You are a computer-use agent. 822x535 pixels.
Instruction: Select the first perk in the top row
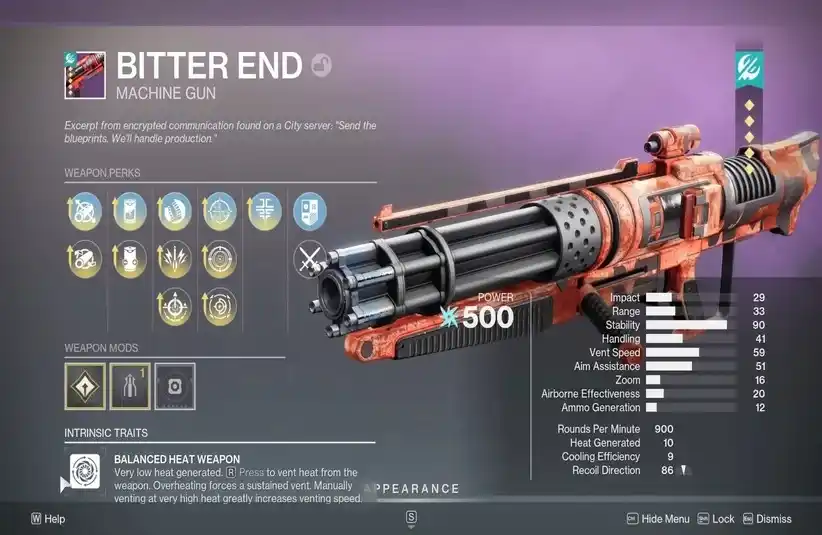coord(85,210)
